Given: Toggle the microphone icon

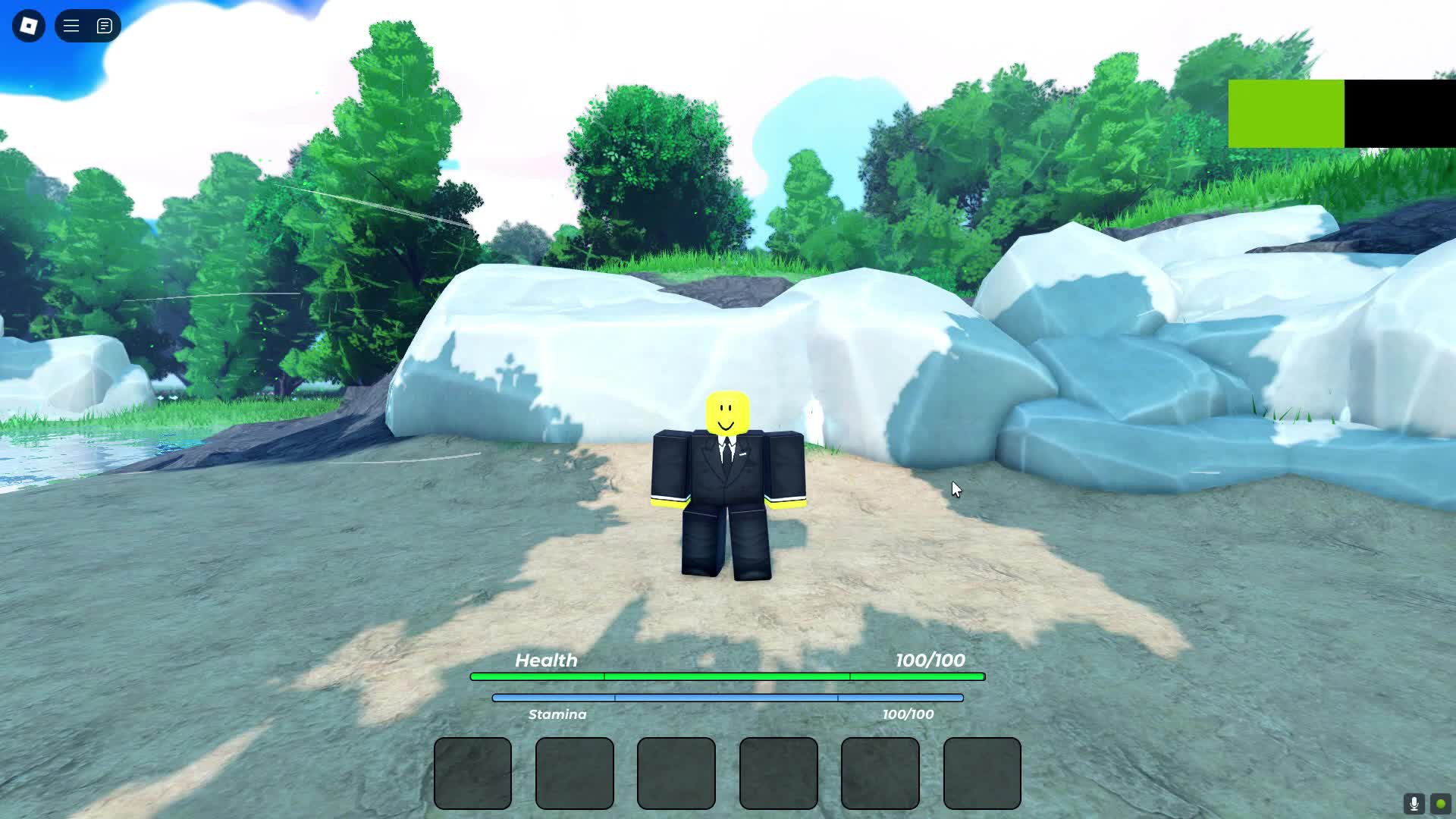Looking at the screenshot, I should click(1414, 804).
